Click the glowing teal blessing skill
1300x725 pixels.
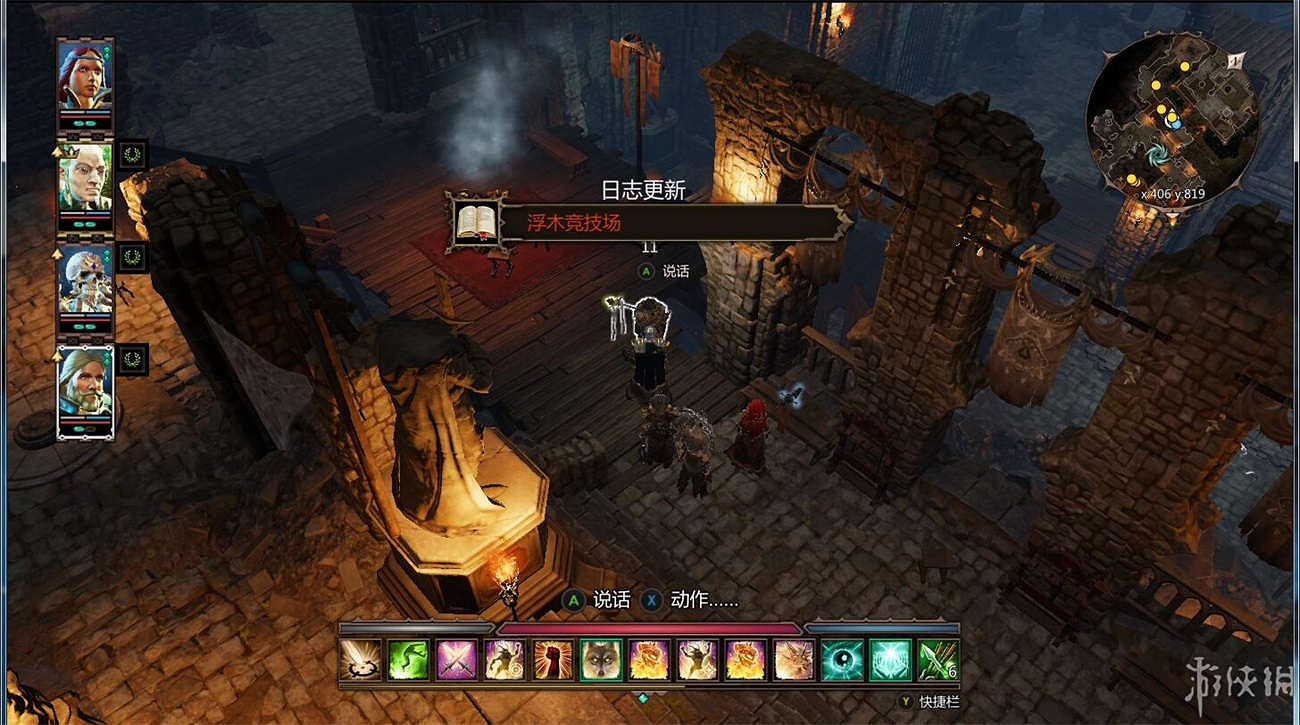tap(888, 662)
